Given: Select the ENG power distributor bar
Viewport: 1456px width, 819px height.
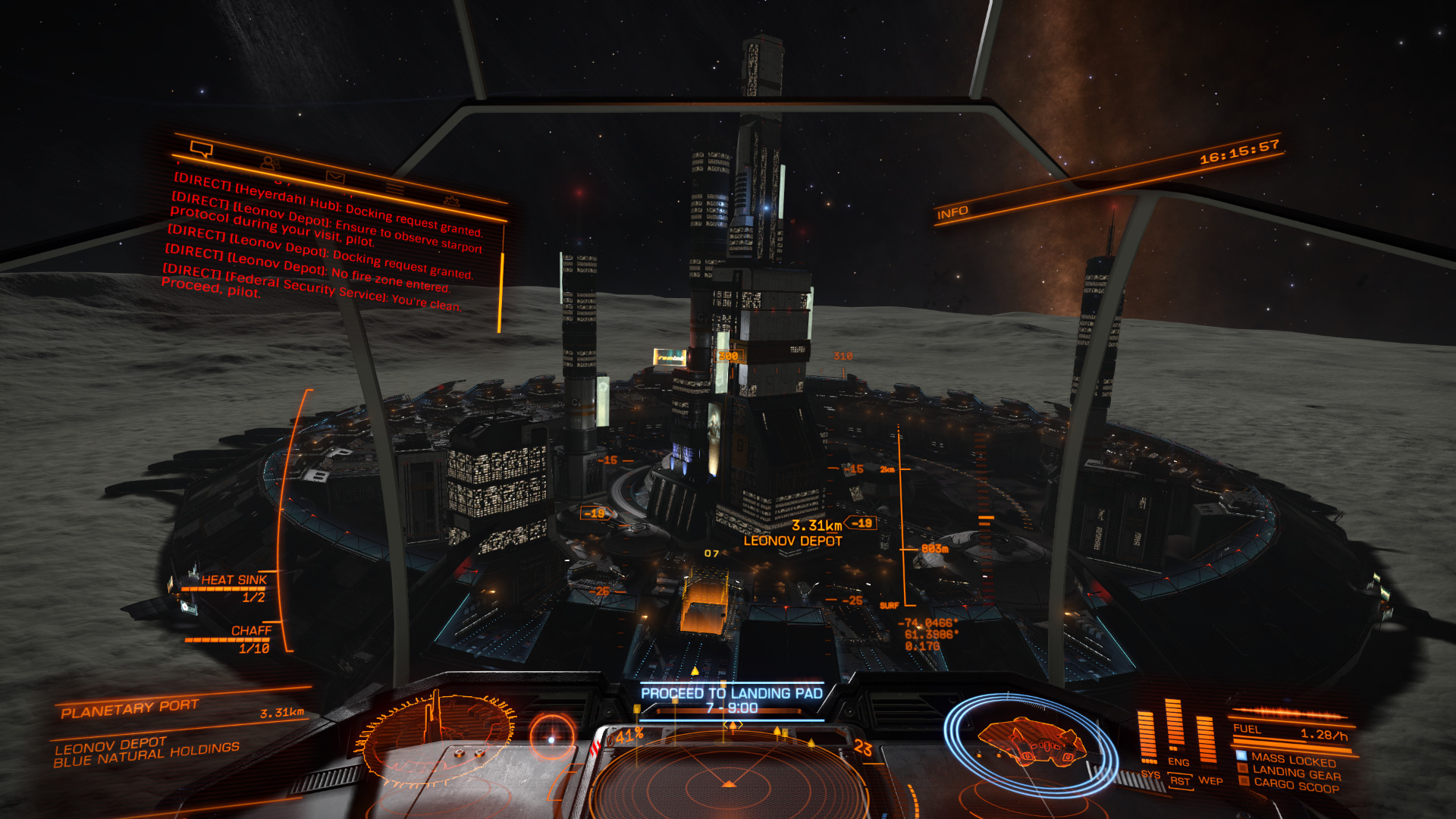Looking at the screenshot, I should (x=1175, y=724).
